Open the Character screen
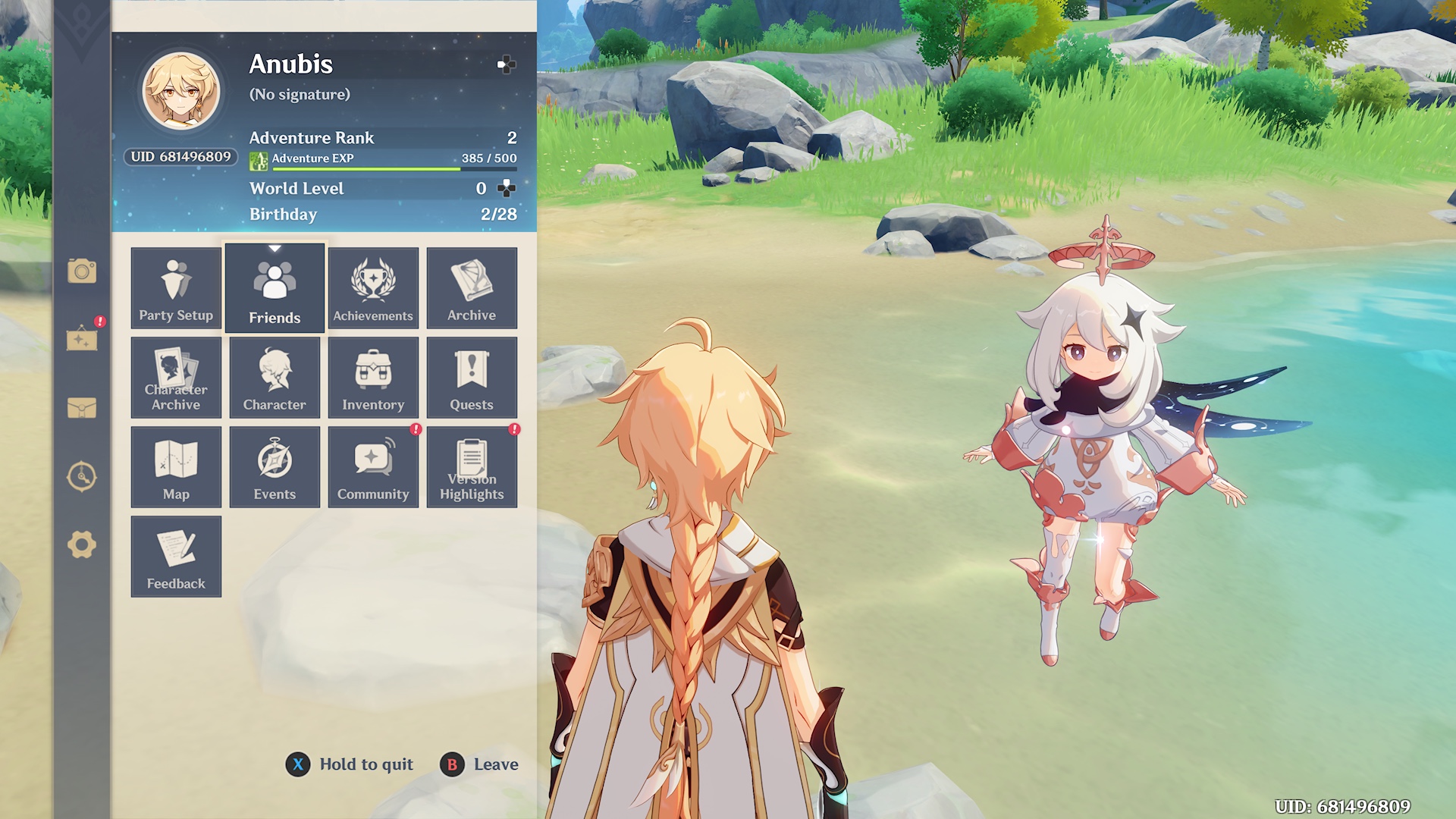The image size is (1456, 819). 275,378
